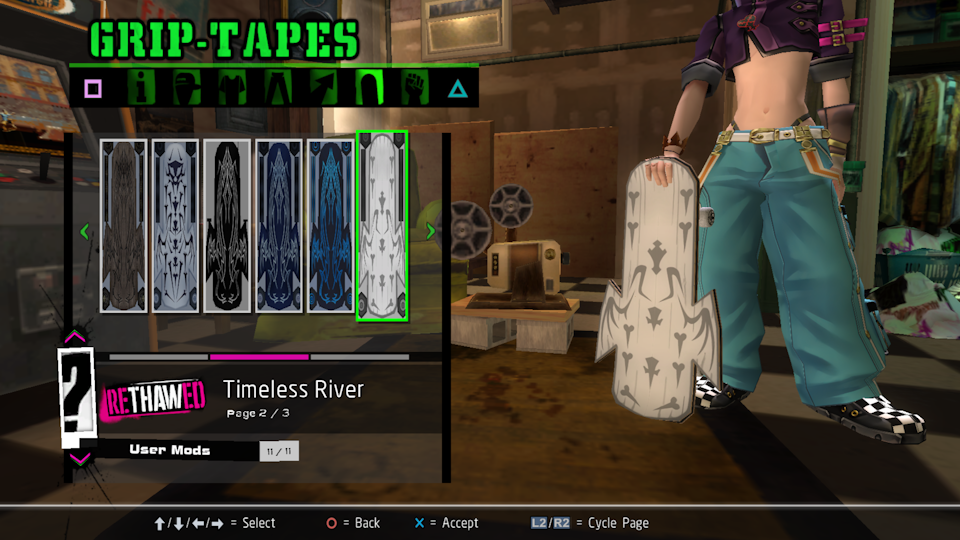960x540 pixels.
Task: Open the skateboard deck category tab
Action: (x=368, y=88)
